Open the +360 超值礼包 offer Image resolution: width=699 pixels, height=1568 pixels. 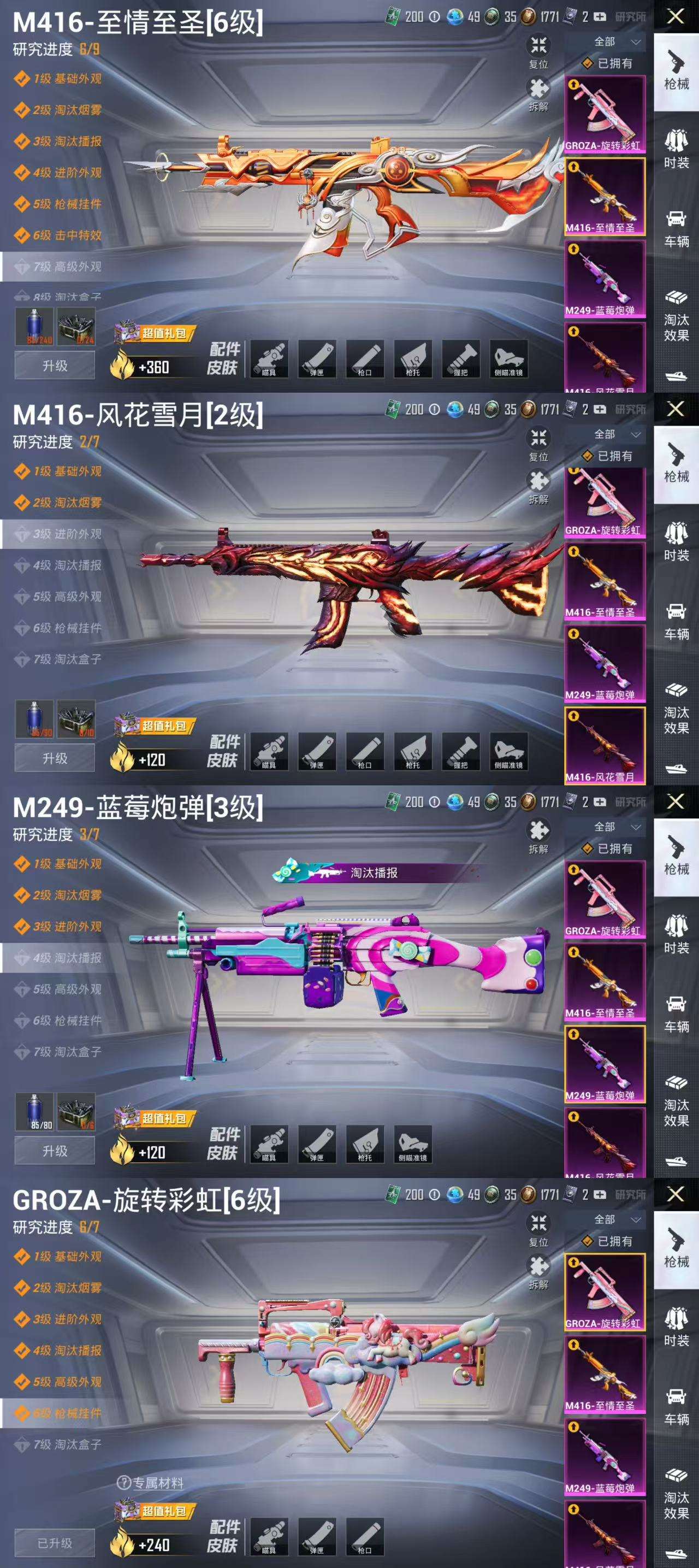pyautogui.click(x=153, y=359)
